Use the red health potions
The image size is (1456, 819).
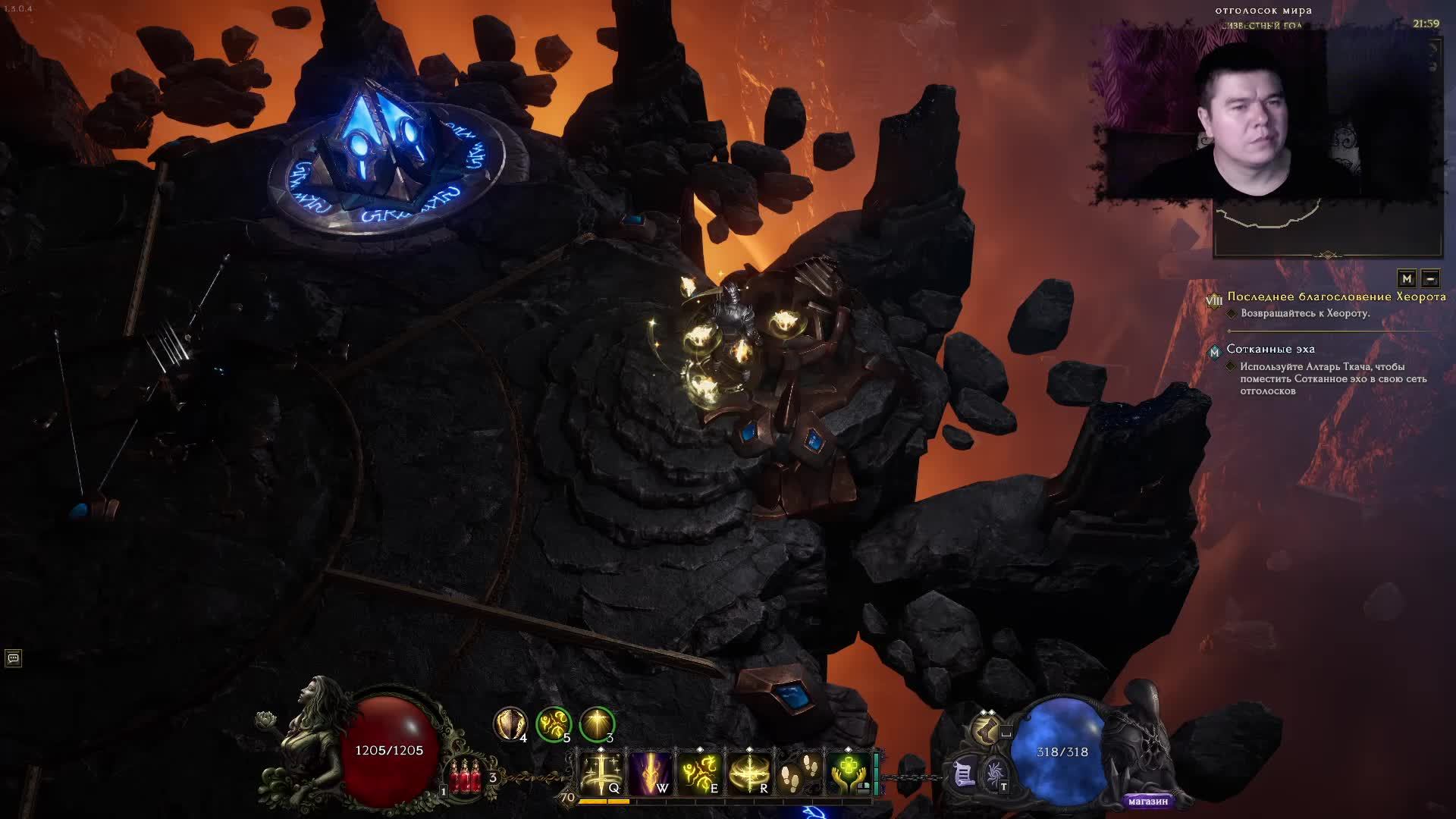point(466,777)
